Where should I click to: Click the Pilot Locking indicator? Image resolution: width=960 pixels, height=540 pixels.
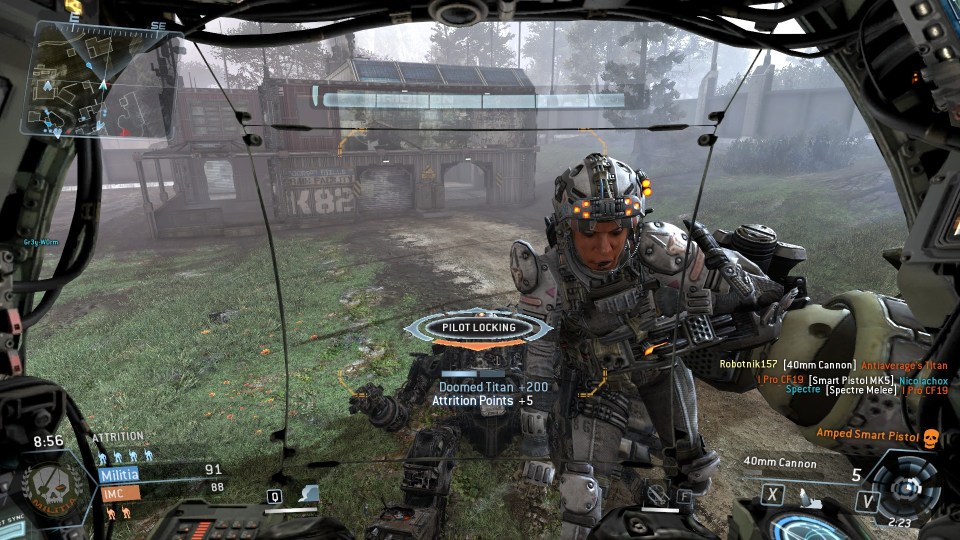(x=479, y=327)
